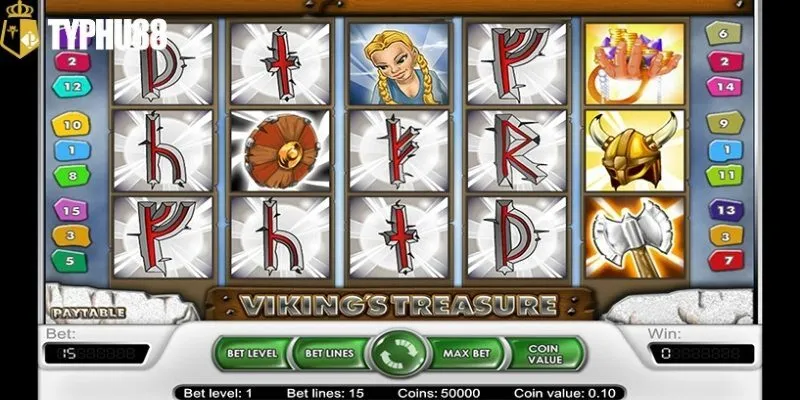Activate payline 11 marker
Image resolution: width=800 pixels, height=400 pixels.
click(724, 176)
